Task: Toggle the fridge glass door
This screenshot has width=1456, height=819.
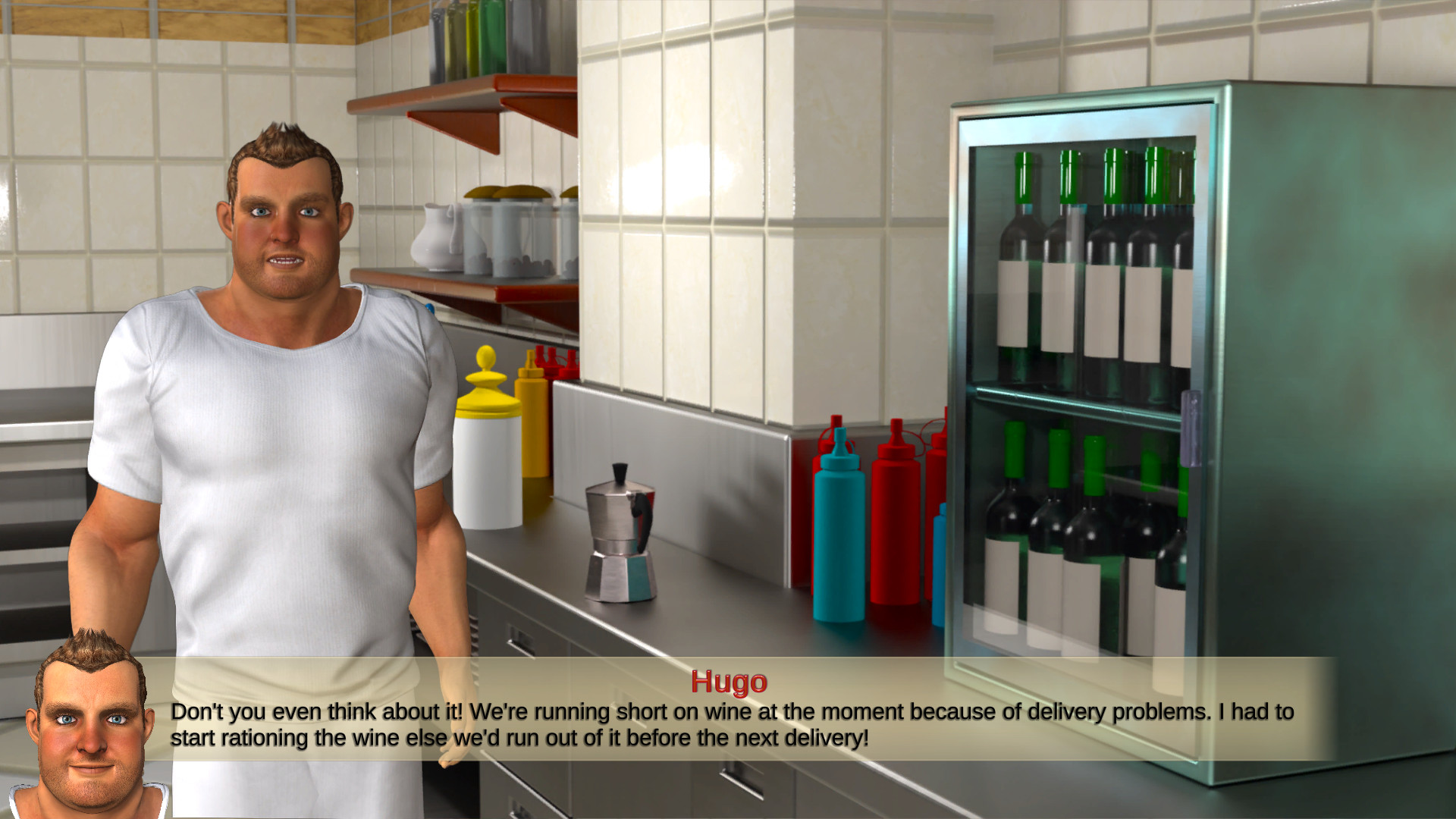Action: pyautogui.click(x=1077, y=379)
